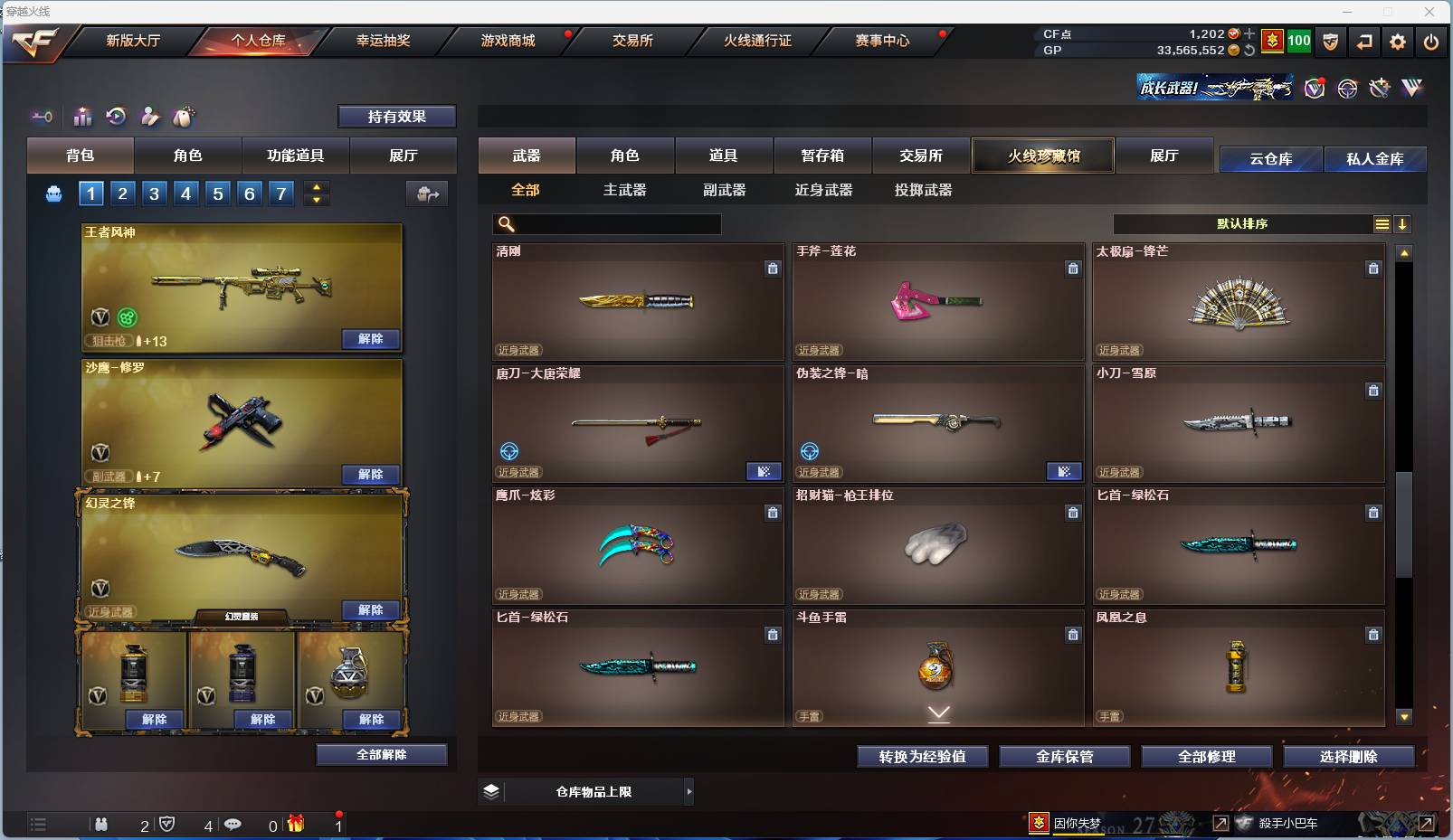Expand the 仓库物品上限 panel arrow
The width and height of the screenshot is (1453, 840).
pyautogui.click(x=690, y=791)
